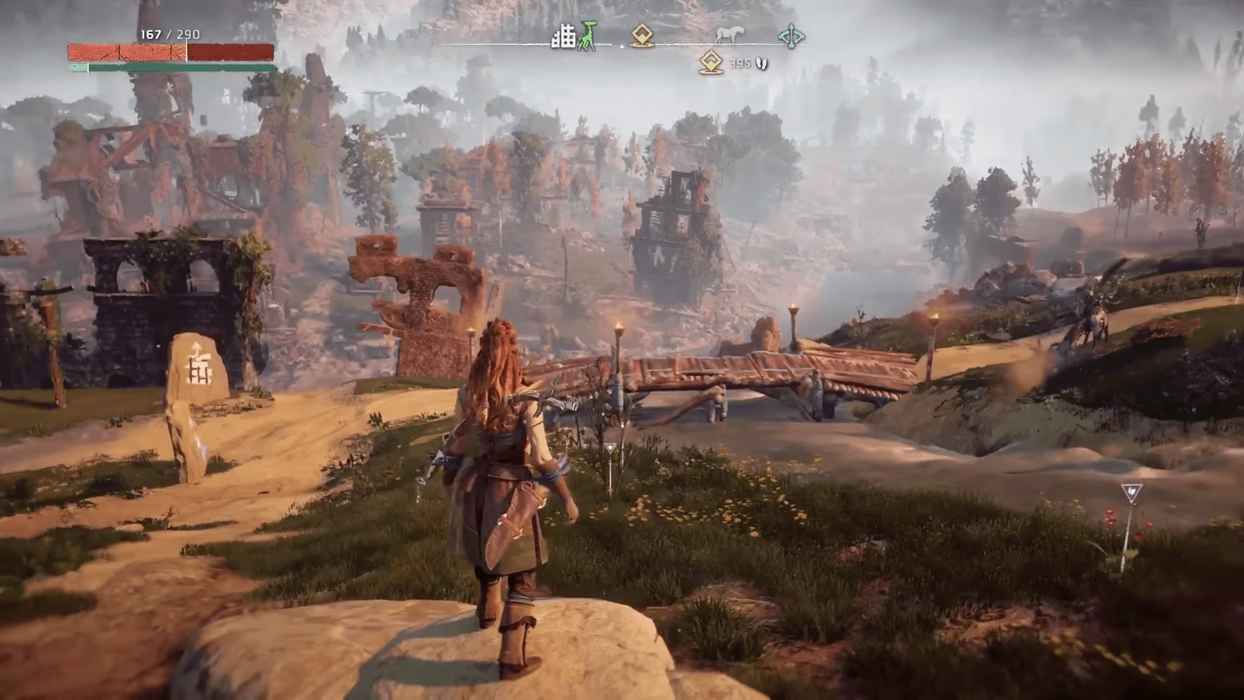Click the teal crossed-arrows compass icon
The width and height of the screenshot is (1244, 700).
click(x=791, y=37)
